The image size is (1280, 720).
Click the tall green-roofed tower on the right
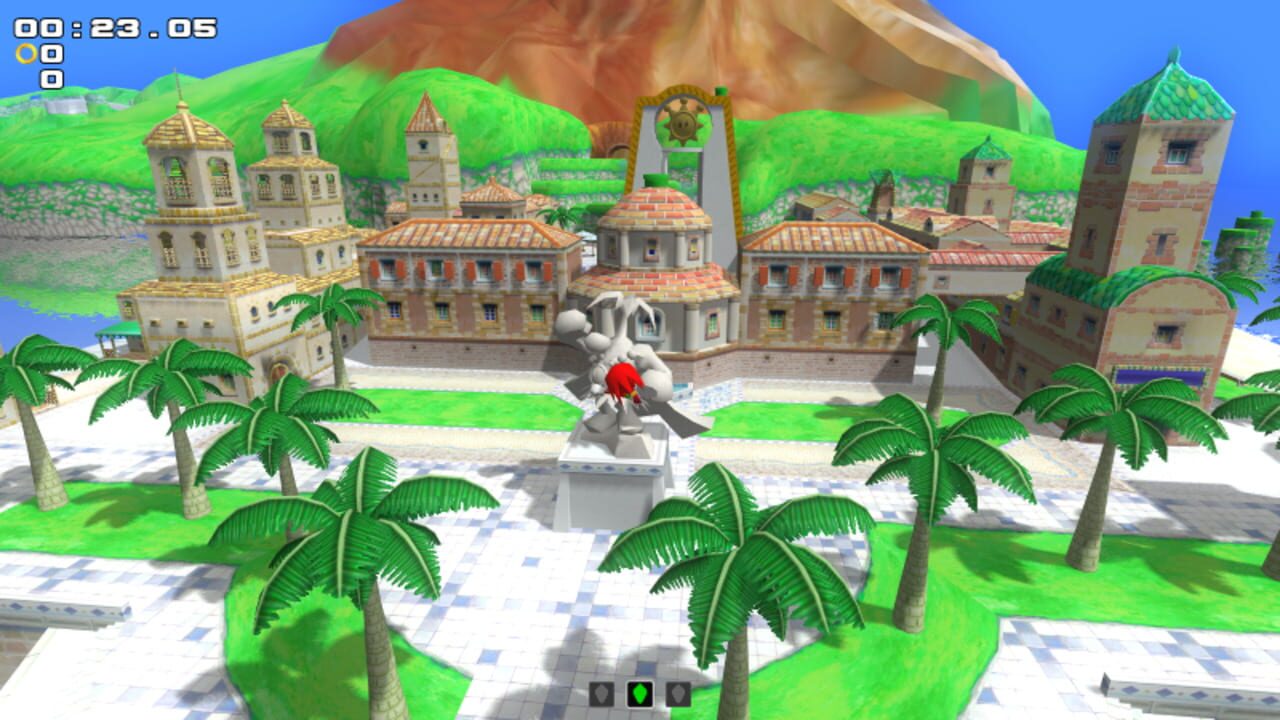pos(1160,180)
